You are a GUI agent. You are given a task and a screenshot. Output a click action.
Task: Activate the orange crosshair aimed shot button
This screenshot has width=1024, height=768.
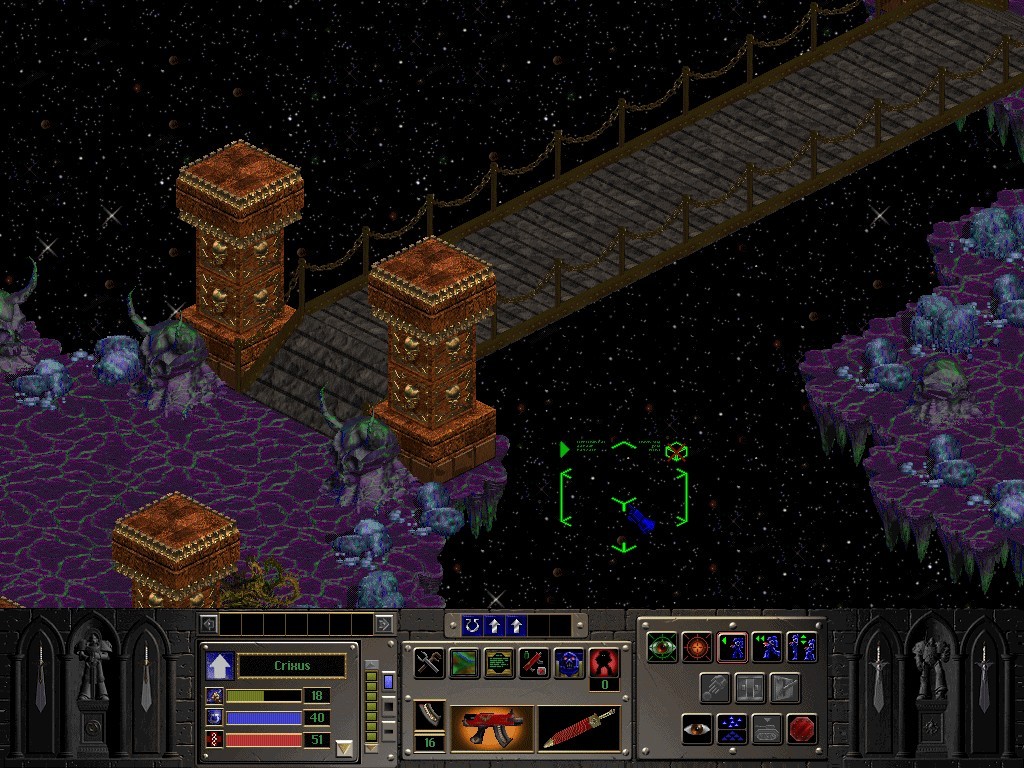pyautogui.click(x=697, y=647)
